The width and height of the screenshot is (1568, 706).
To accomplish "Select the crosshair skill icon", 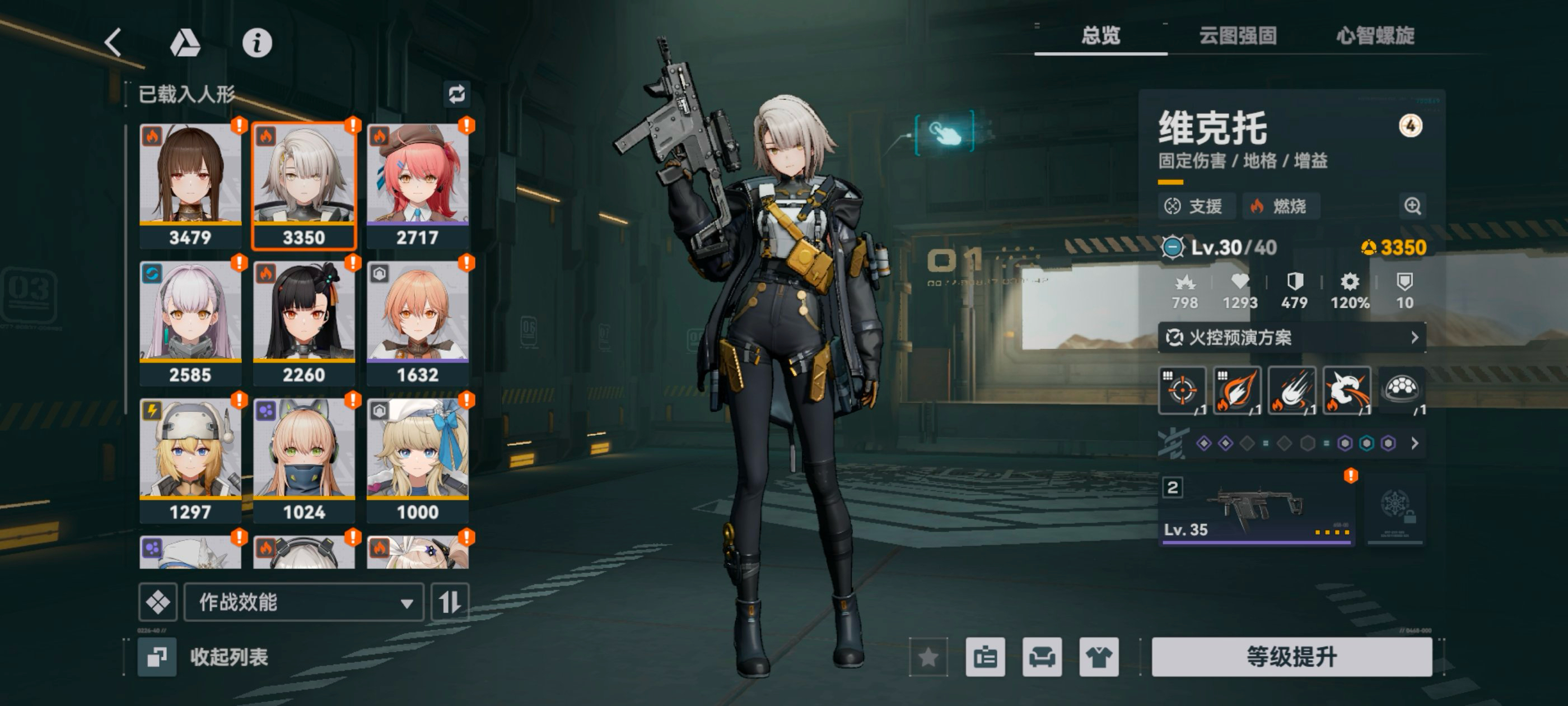I will click(x=1182, y=391).
